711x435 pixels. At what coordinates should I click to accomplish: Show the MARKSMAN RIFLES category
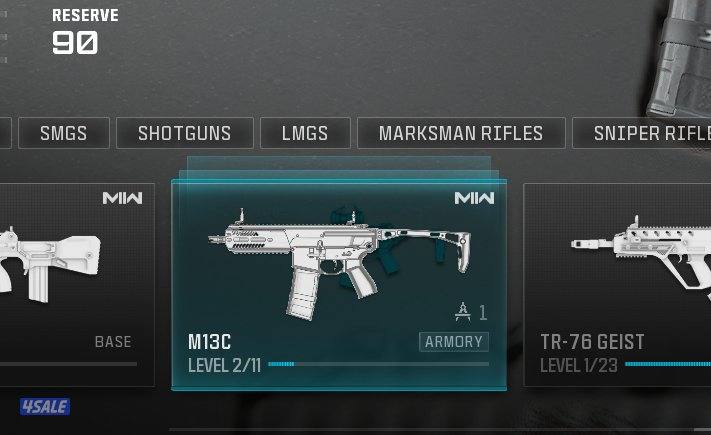pos(461,133)
